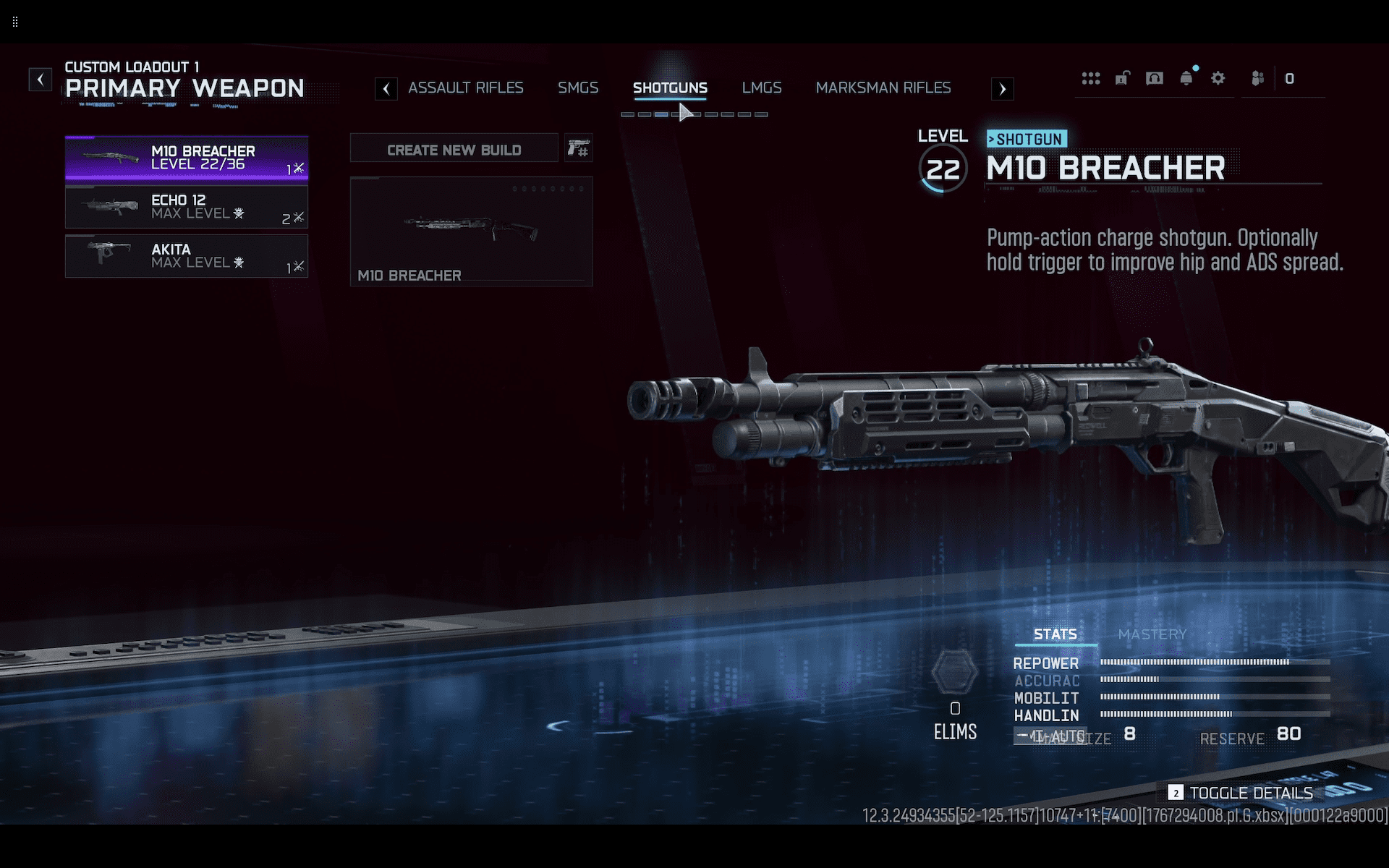Choose the Echo 12 shotgun
The image size is (1389, 868).
tap(187, 207)
